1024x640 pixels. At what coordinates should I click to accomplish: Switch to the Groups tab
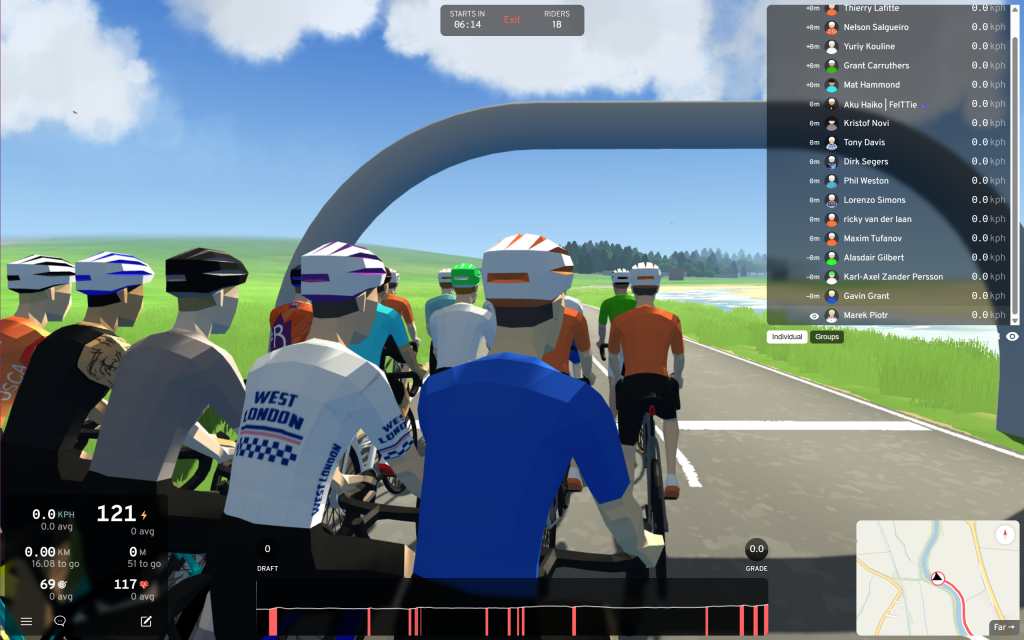827,337
